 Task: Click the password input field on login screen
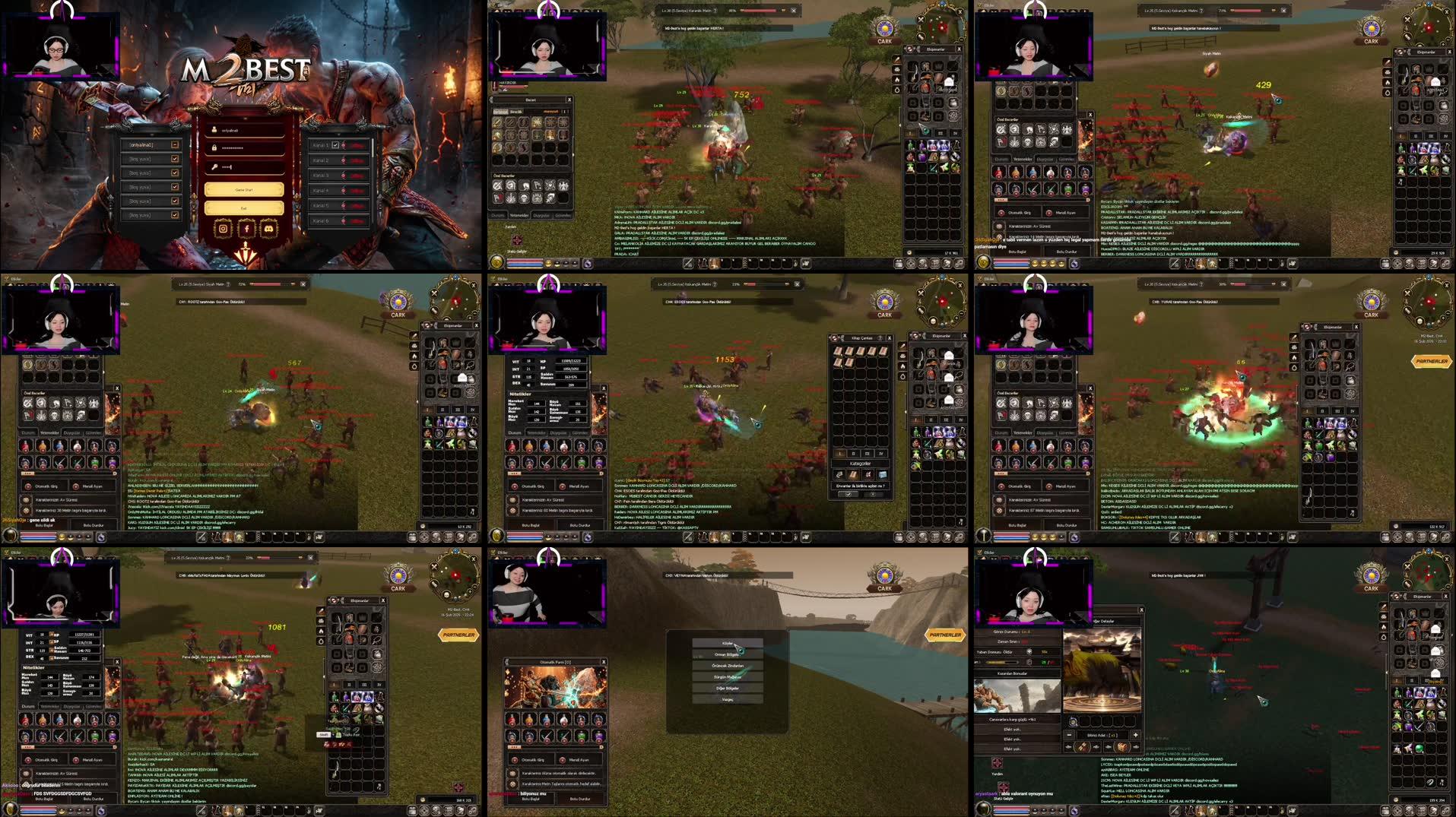click(243, 147)
